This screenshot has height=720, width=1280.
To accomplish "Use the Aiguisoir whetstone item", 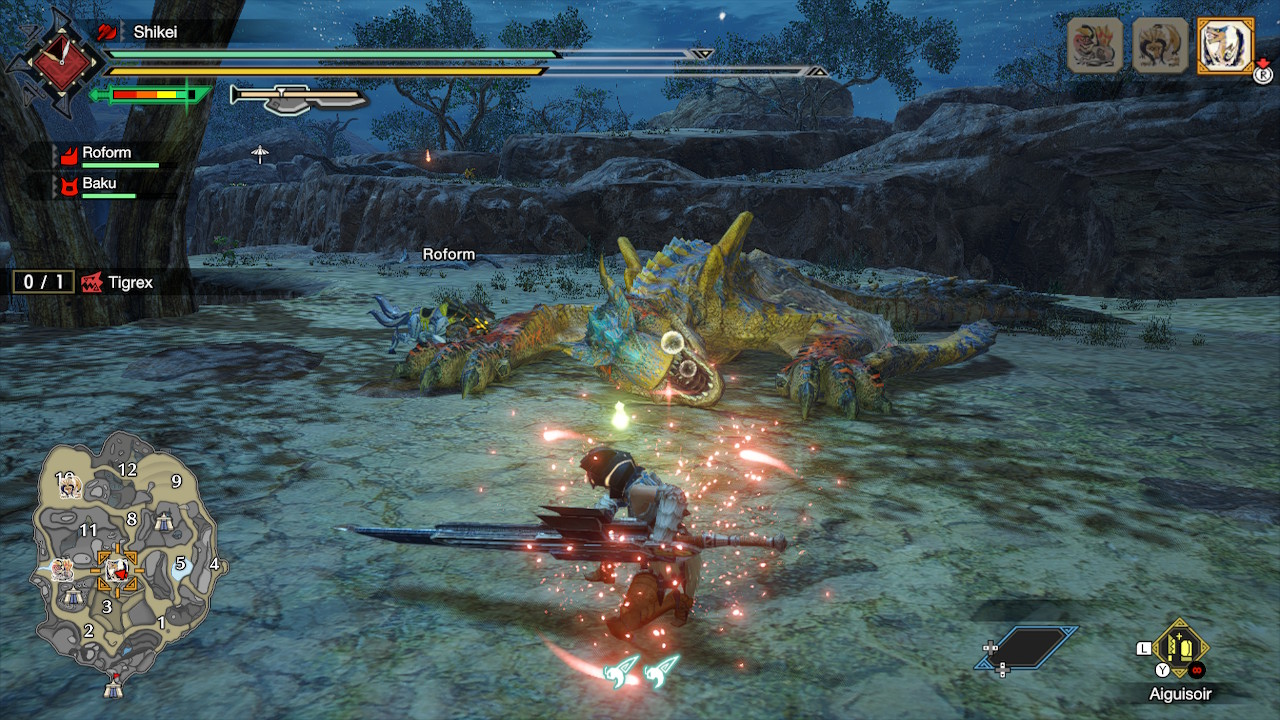I will [1180, 649].
